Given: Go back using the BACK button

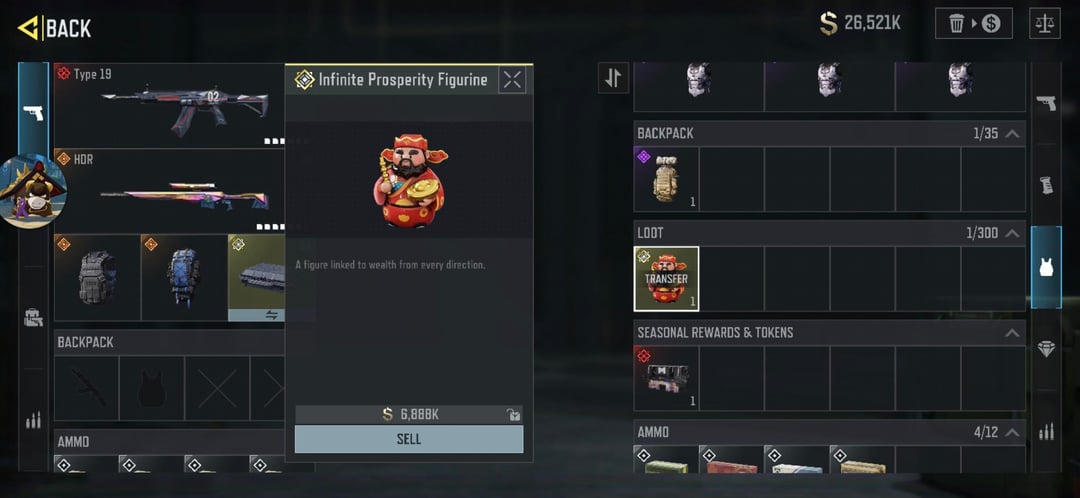Looking at the screenshot, I should coord(55,28).
